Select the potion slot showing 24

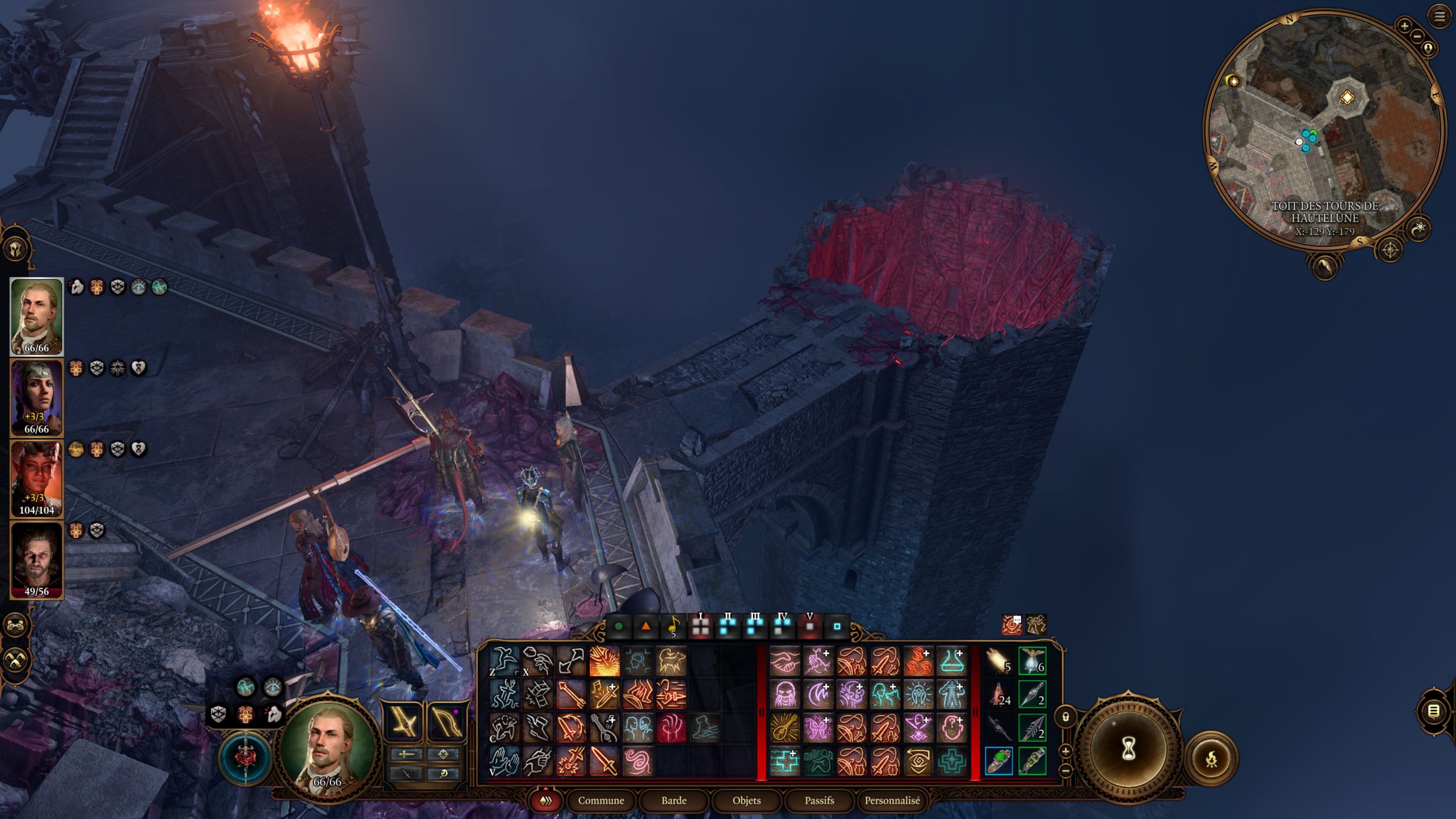pos(999,694)
